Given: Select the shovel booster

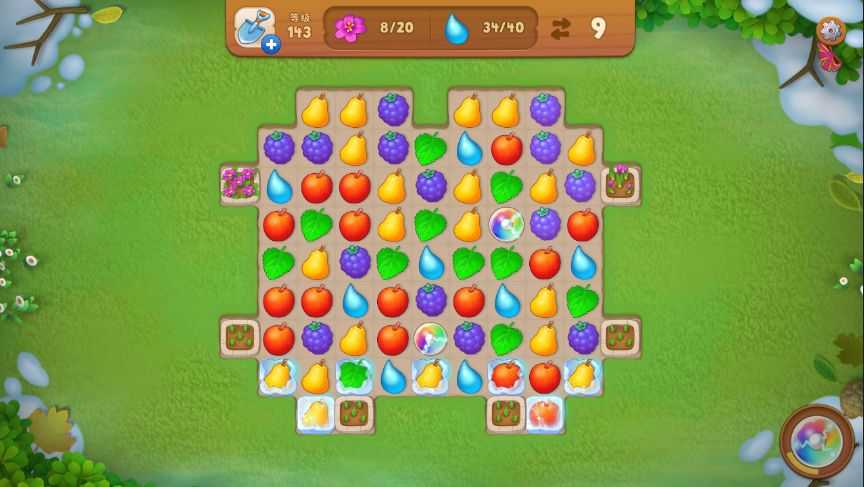Looking at the screenshot, I should tap(254, 28).
